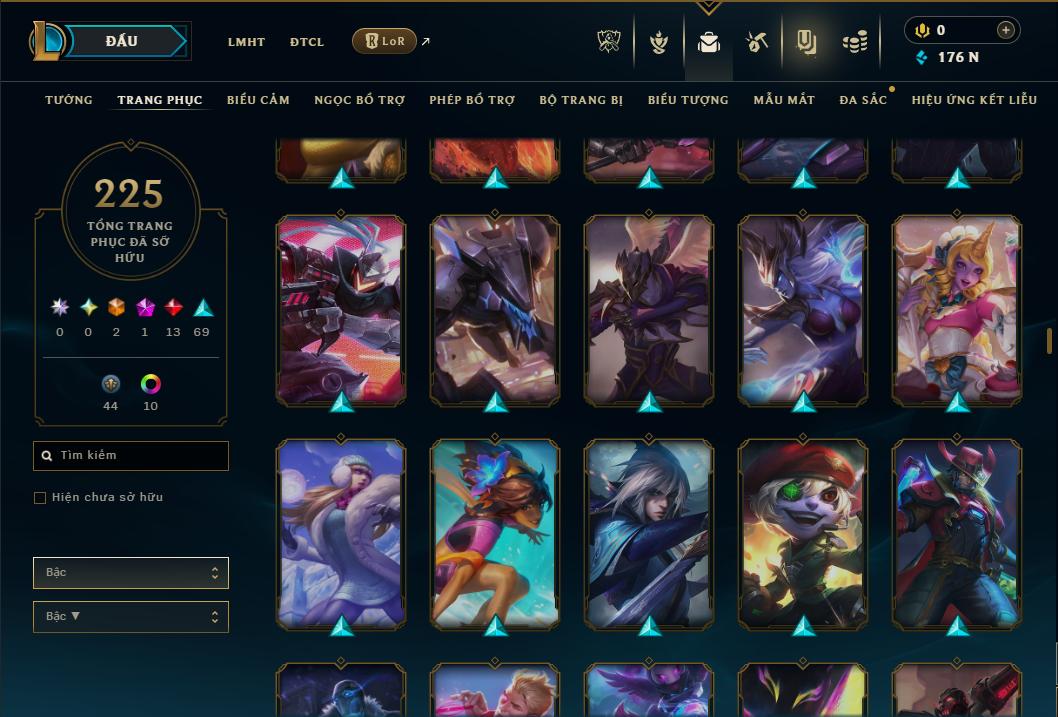The height and width of the screenshot is (717, 1058).
Task: Switch to the TƯỚNG tab
Action: [69, 100]
